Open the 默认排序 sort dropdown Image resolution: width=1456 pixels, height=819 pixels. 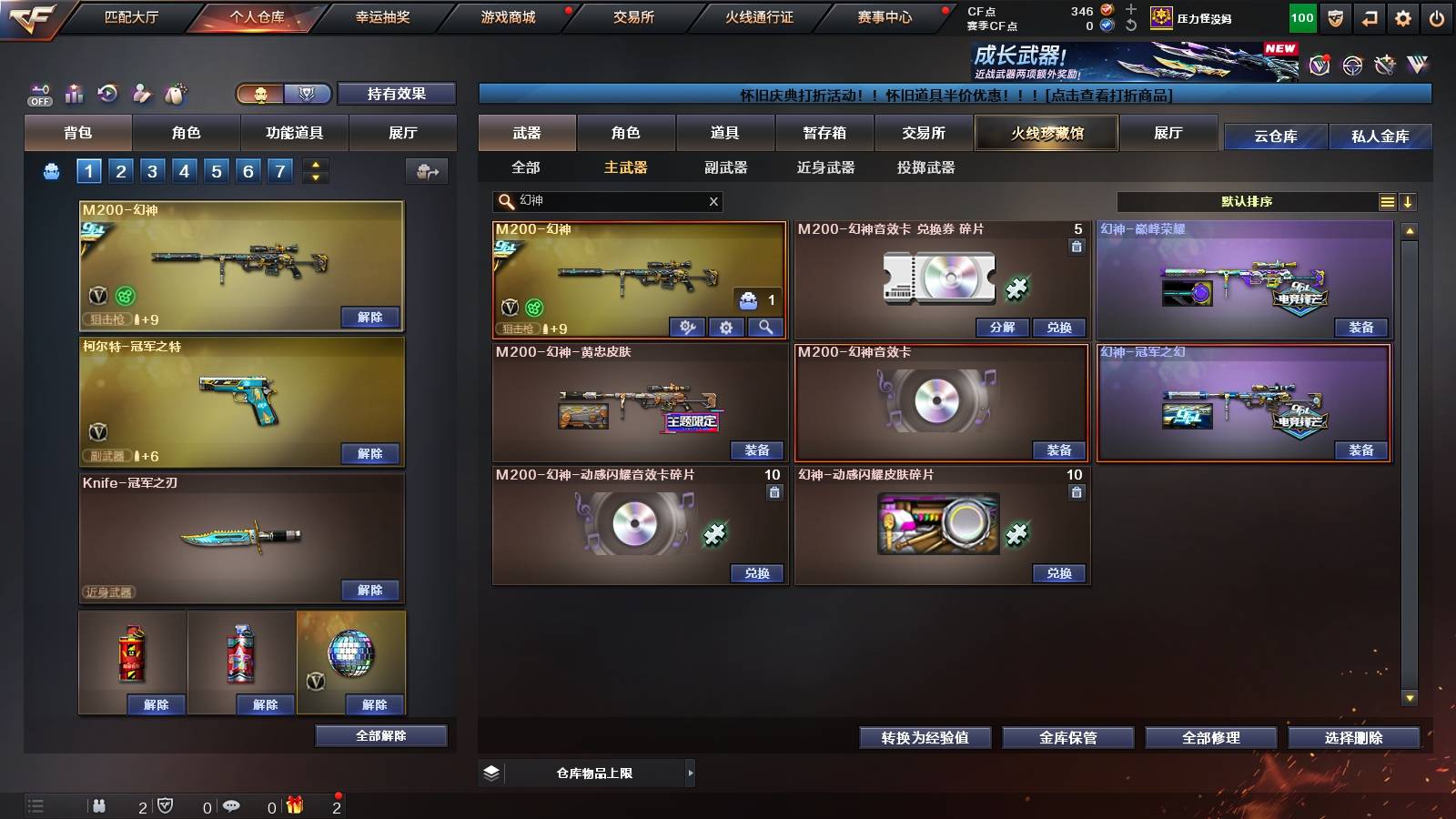point(1247,202)
